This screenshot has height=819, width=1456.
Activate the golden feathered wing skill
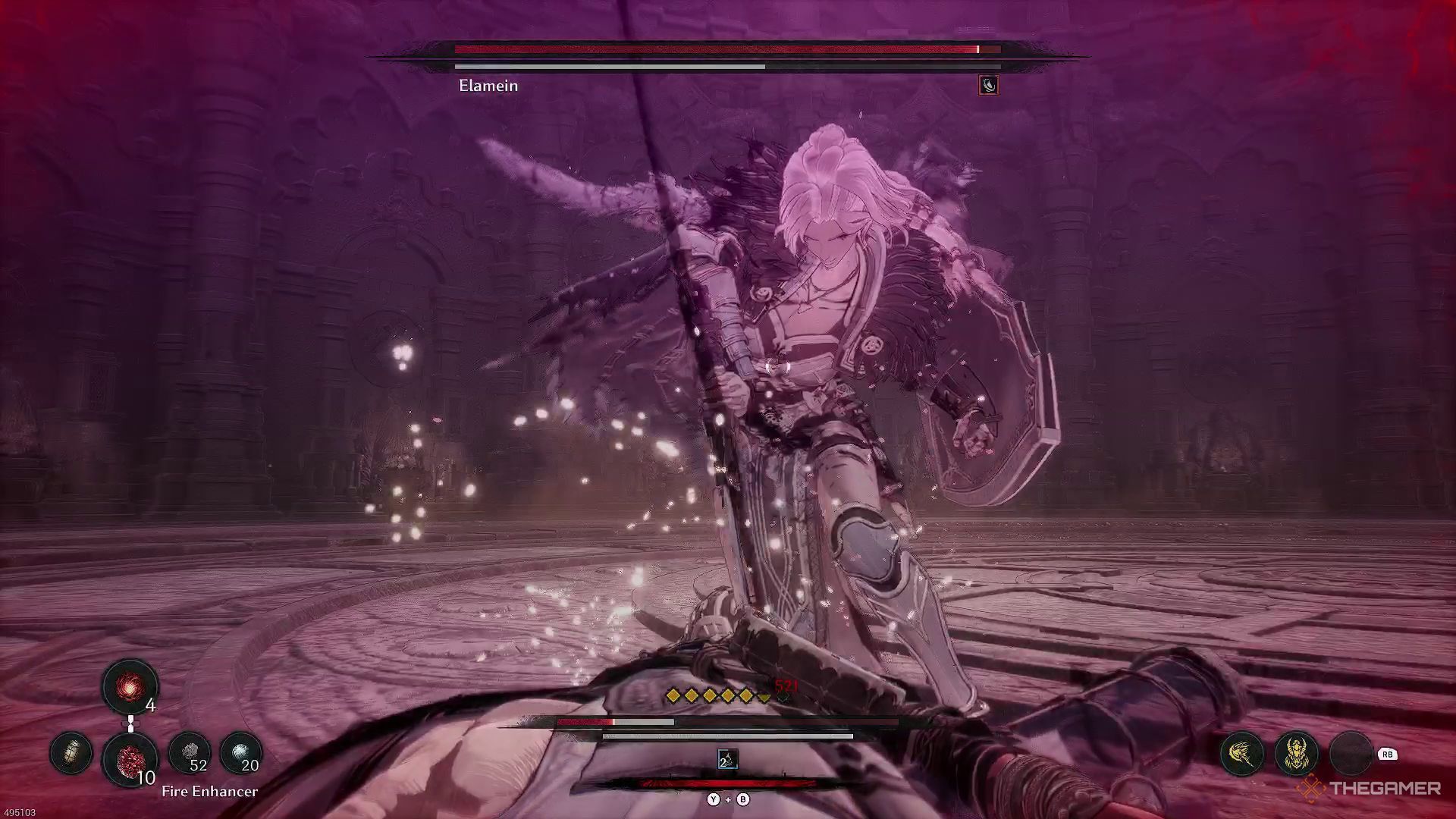(1242, 754)
